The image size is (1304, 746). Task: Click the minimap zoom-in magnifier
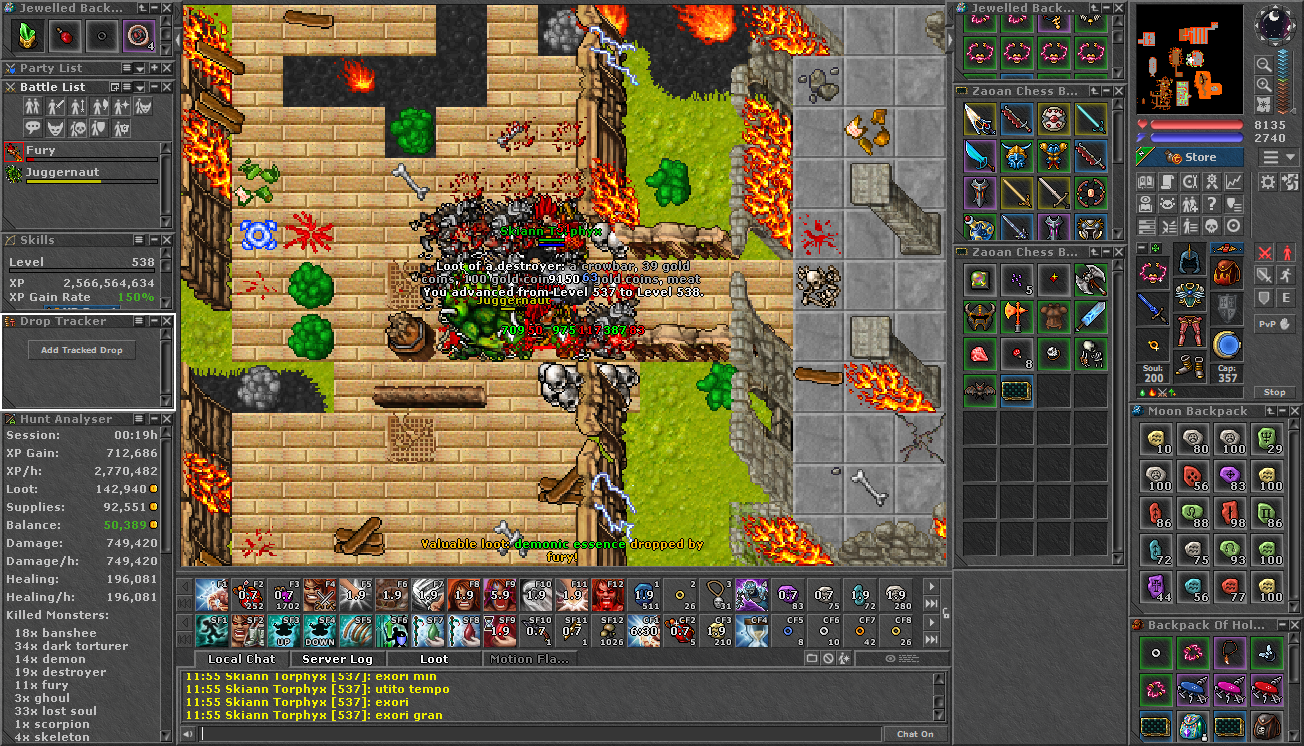pos(1265,84)
